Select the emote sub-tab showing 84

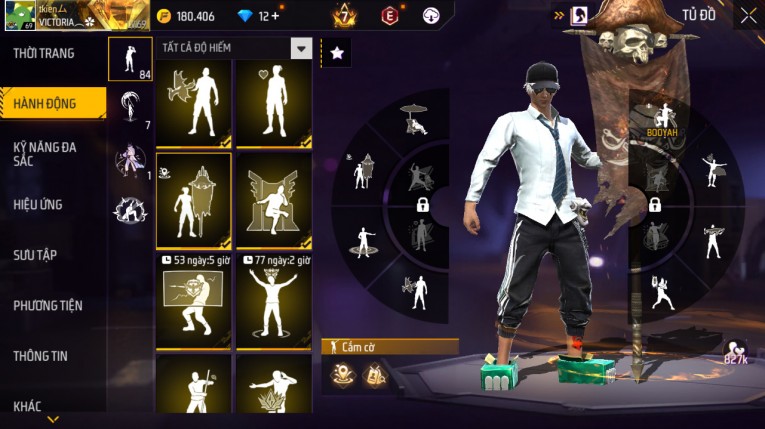(130, 59)
